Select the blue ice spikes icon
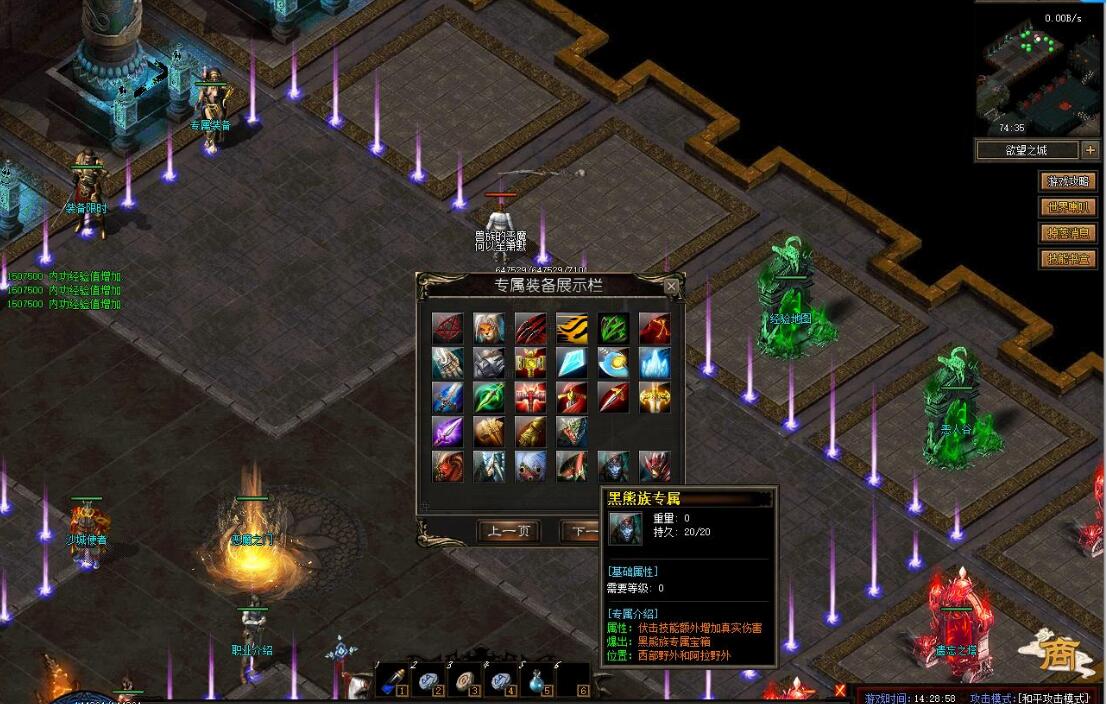Viewport: 1107px width, 704px height. 655,362
